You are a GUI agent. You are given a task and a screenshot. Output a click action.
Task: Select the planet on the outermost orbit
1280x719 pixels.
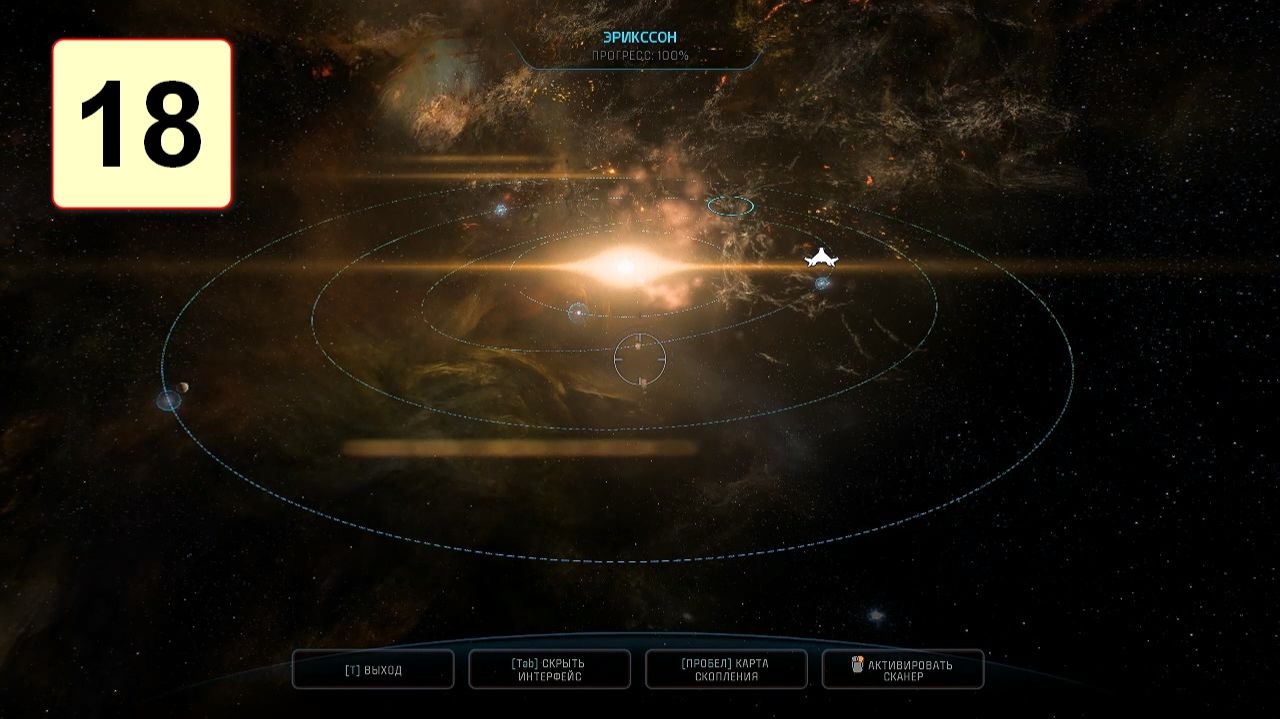tap(169, 400)
